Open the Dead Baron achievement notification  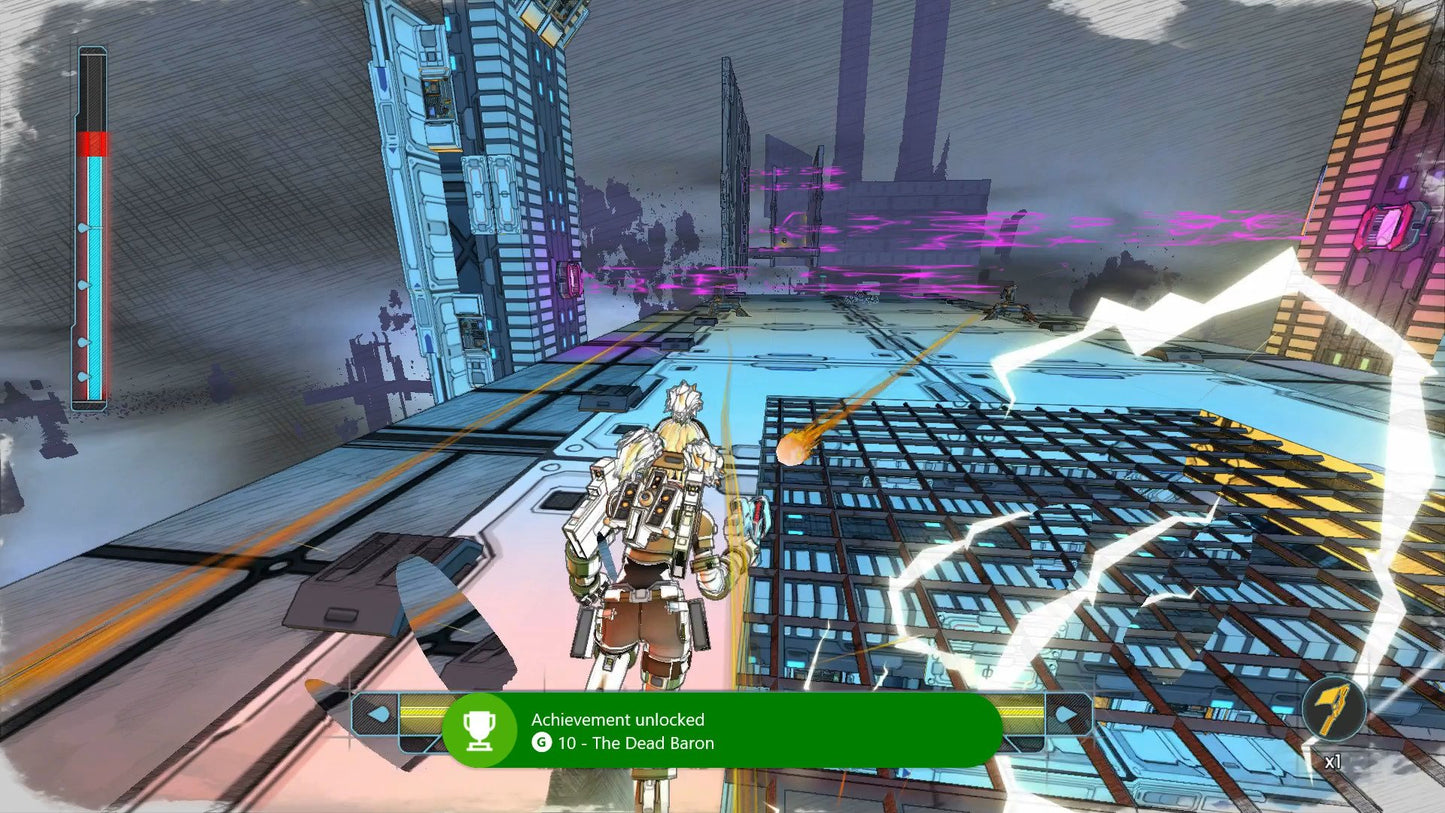coord(721,731)
